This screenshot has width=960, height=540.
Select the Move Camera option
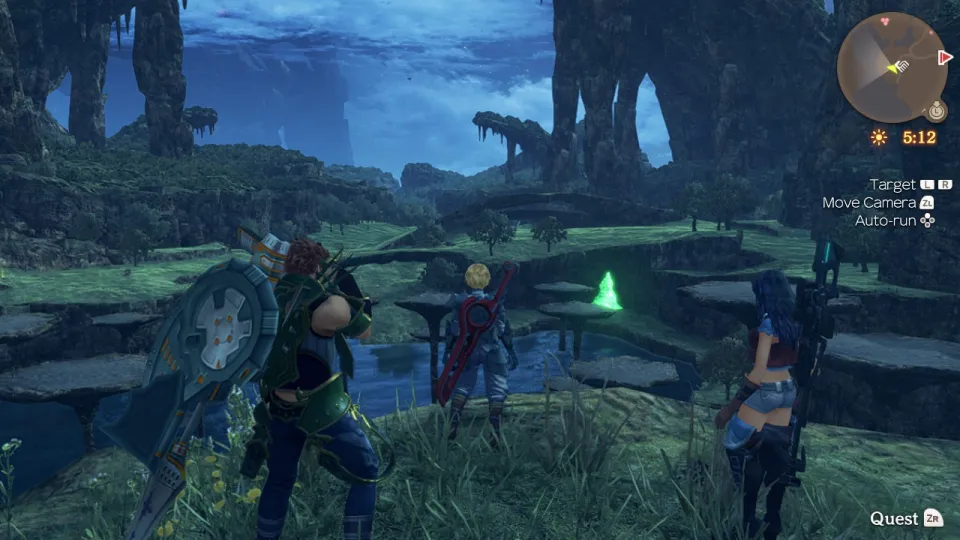click(x=869, y=202)
